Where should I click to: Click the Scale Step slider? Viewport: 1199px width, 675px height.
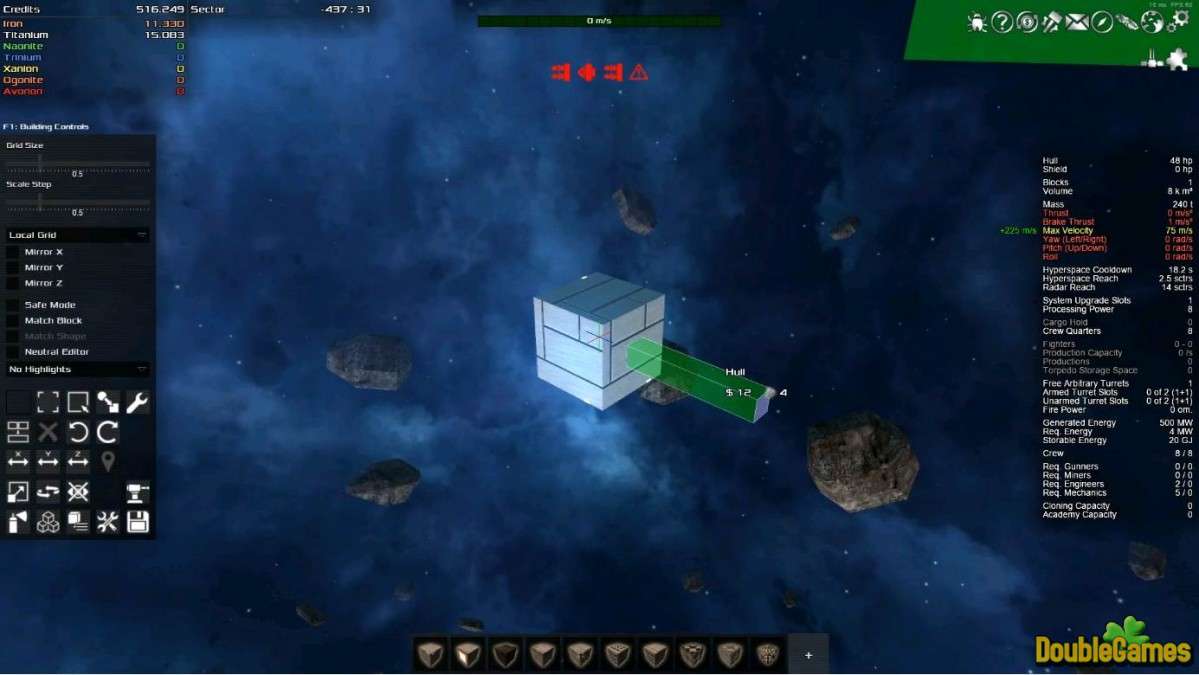coord(77,202)
